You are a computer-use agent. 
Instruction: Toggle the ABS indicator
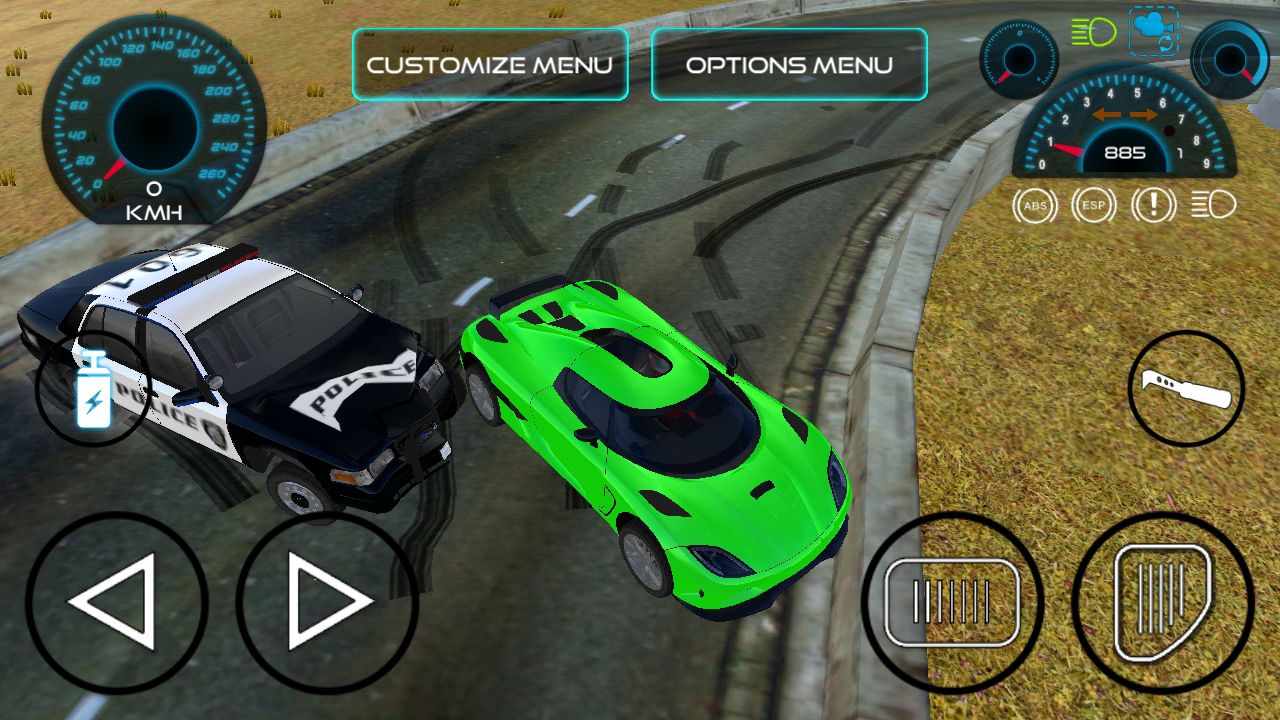[x=1034, y=206]
